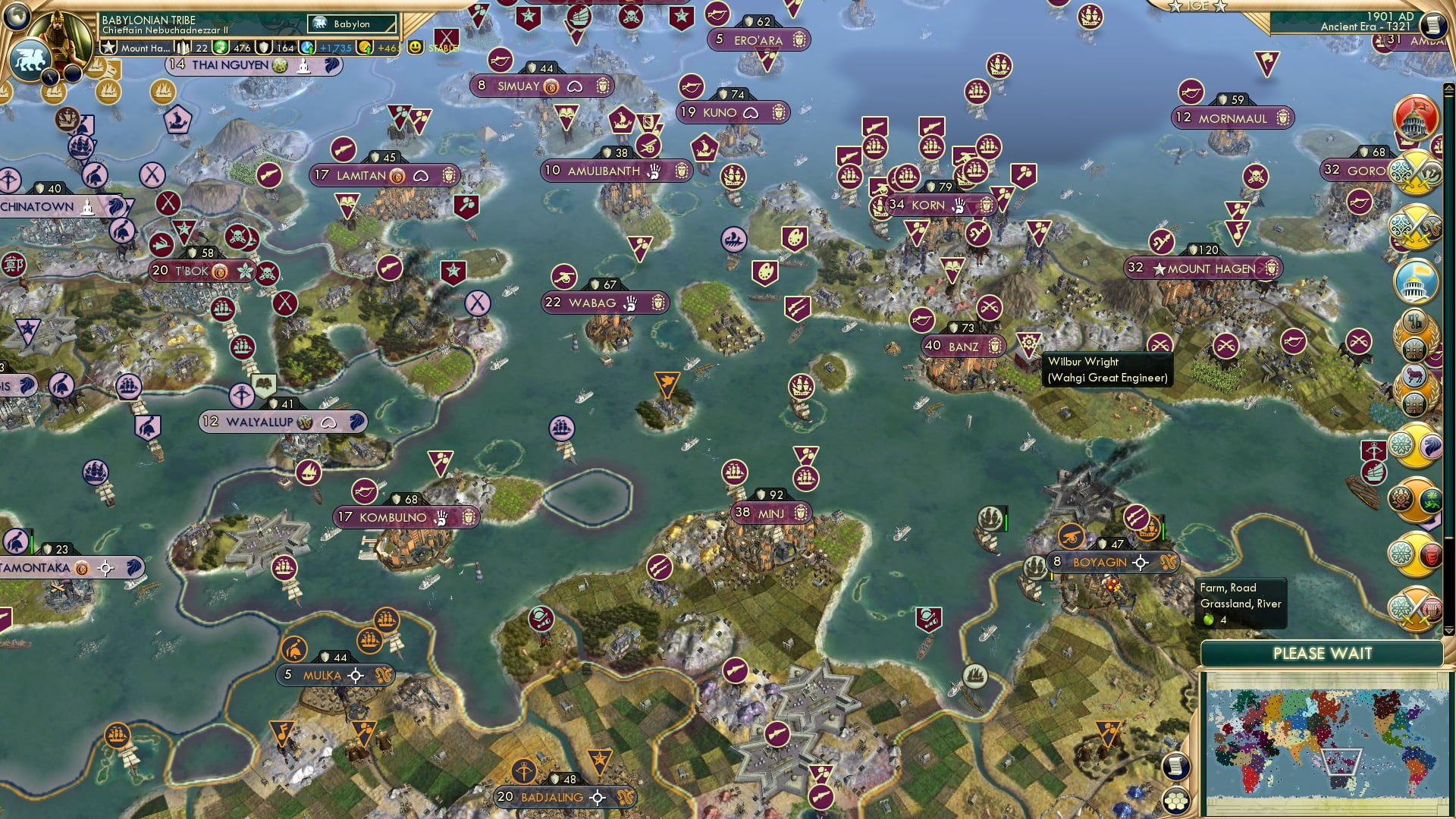Image resolution: width=1456 pixels, height=819 pixels.
Task: Select the 31 AMBA notification at top right
Action: (1406, 39)
